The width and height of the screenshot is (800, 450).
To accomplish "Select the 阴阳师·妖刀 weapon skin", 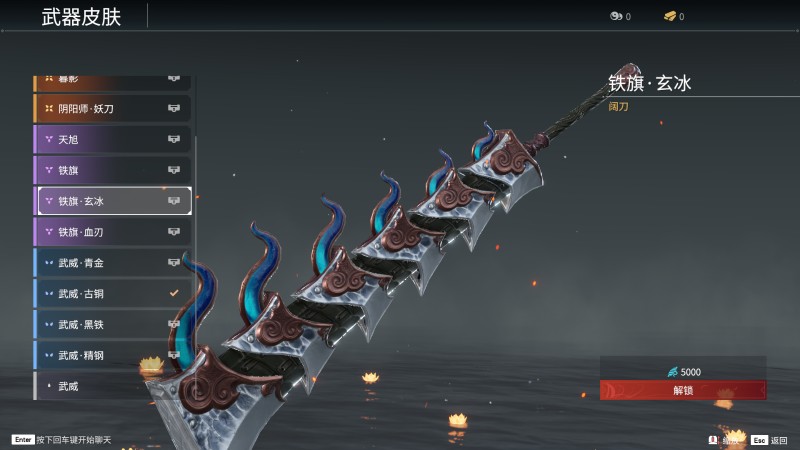I will (x=112, y=108).
